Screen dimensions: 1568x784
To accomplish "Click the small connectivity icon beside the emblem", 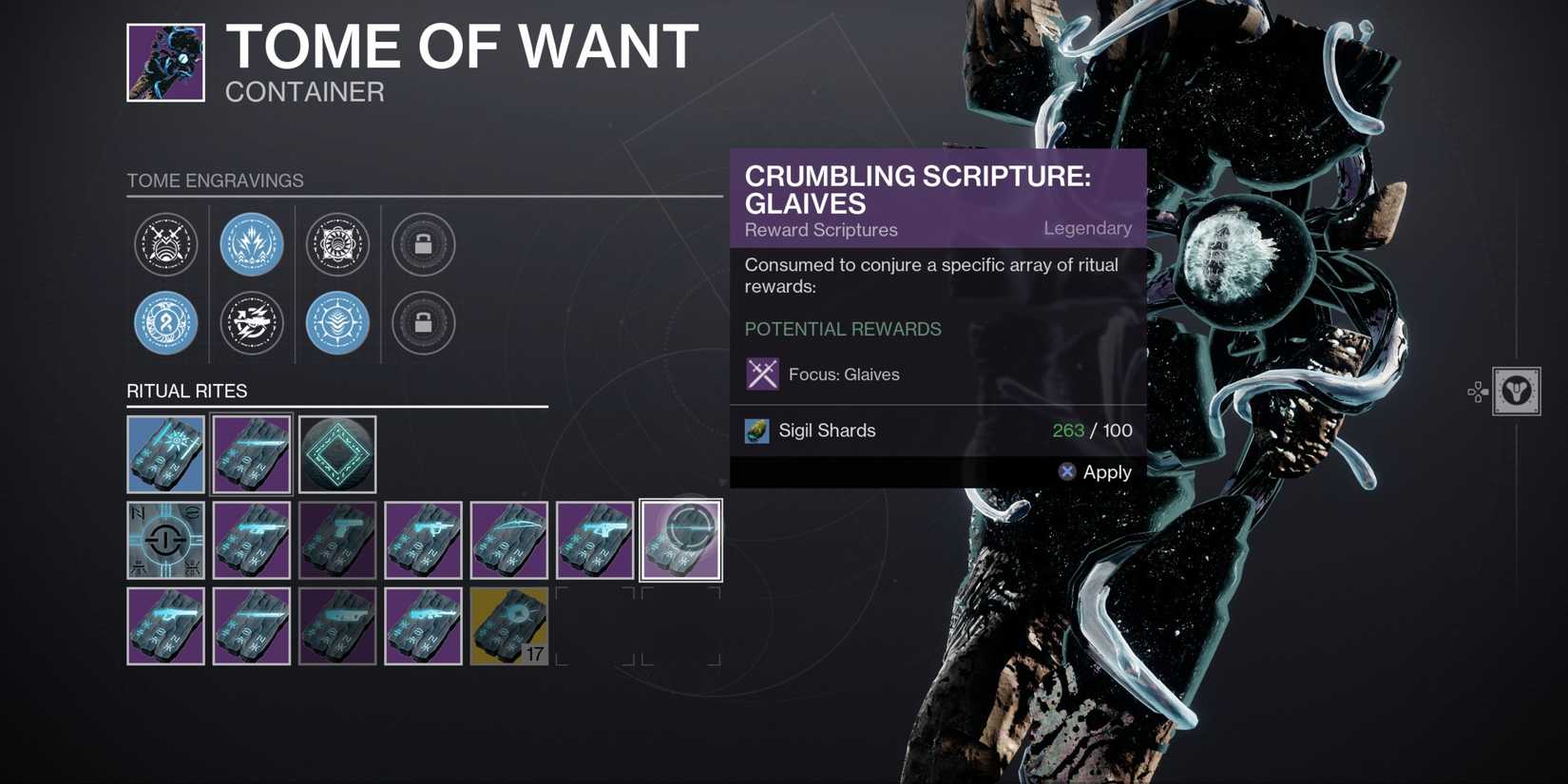I will click(1477, 392).
